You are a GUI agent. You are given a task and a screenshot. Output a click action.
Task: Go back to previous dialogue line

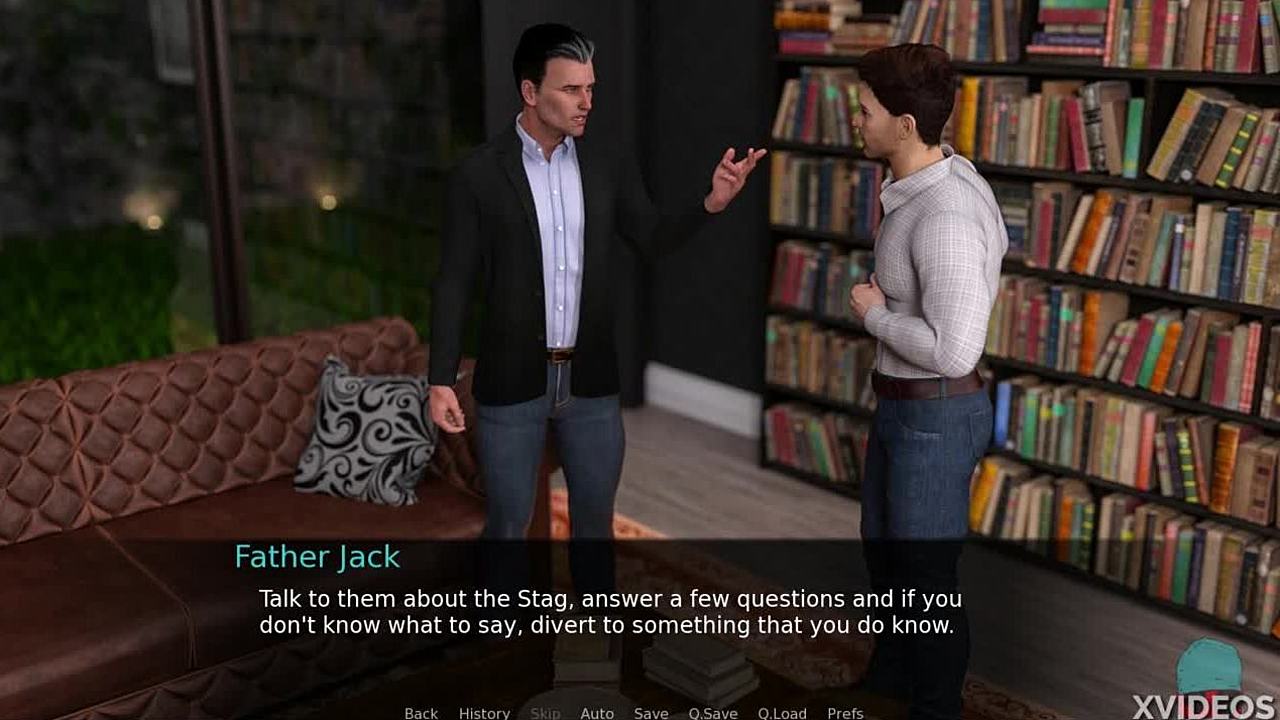pyautogui.click(x=421, y=712)
